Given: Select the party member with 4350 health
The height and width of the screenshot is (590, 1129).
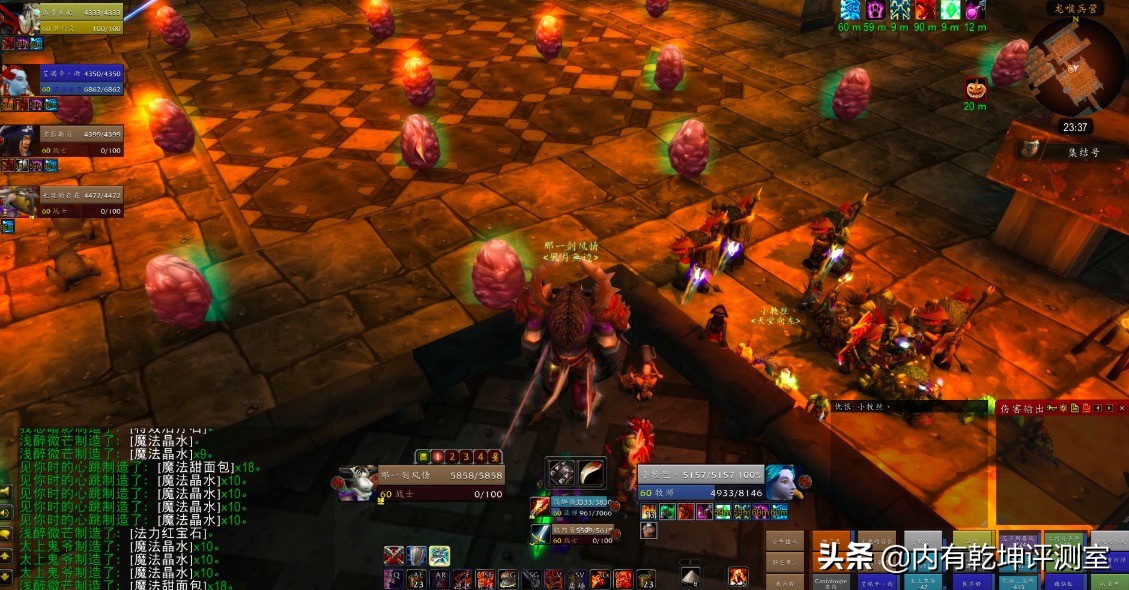Looking at the screenshot, I should pyautogui.click(x=18, y=80).
